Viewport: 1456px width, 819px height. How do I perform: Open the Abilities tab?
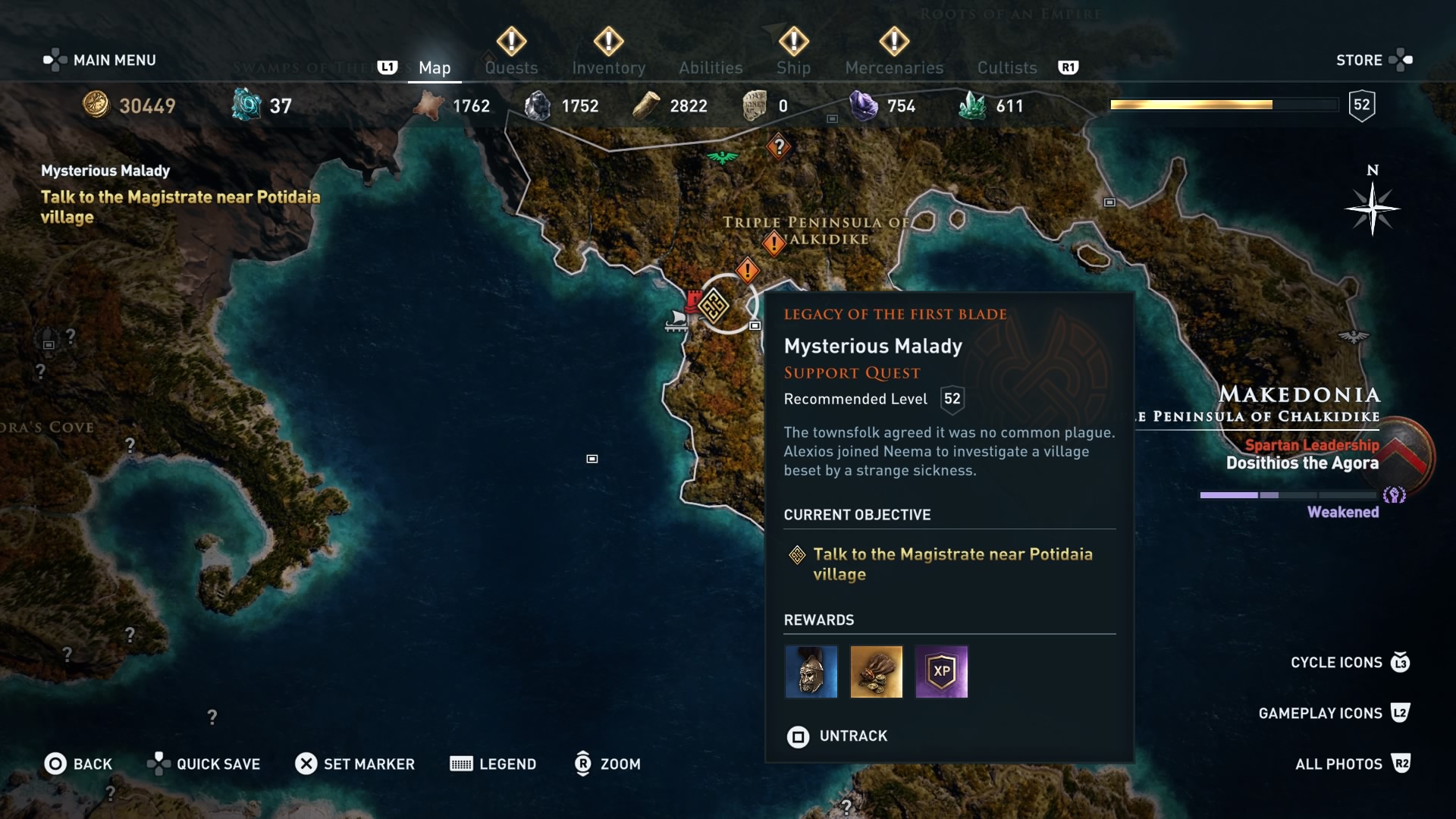(711, 67)
